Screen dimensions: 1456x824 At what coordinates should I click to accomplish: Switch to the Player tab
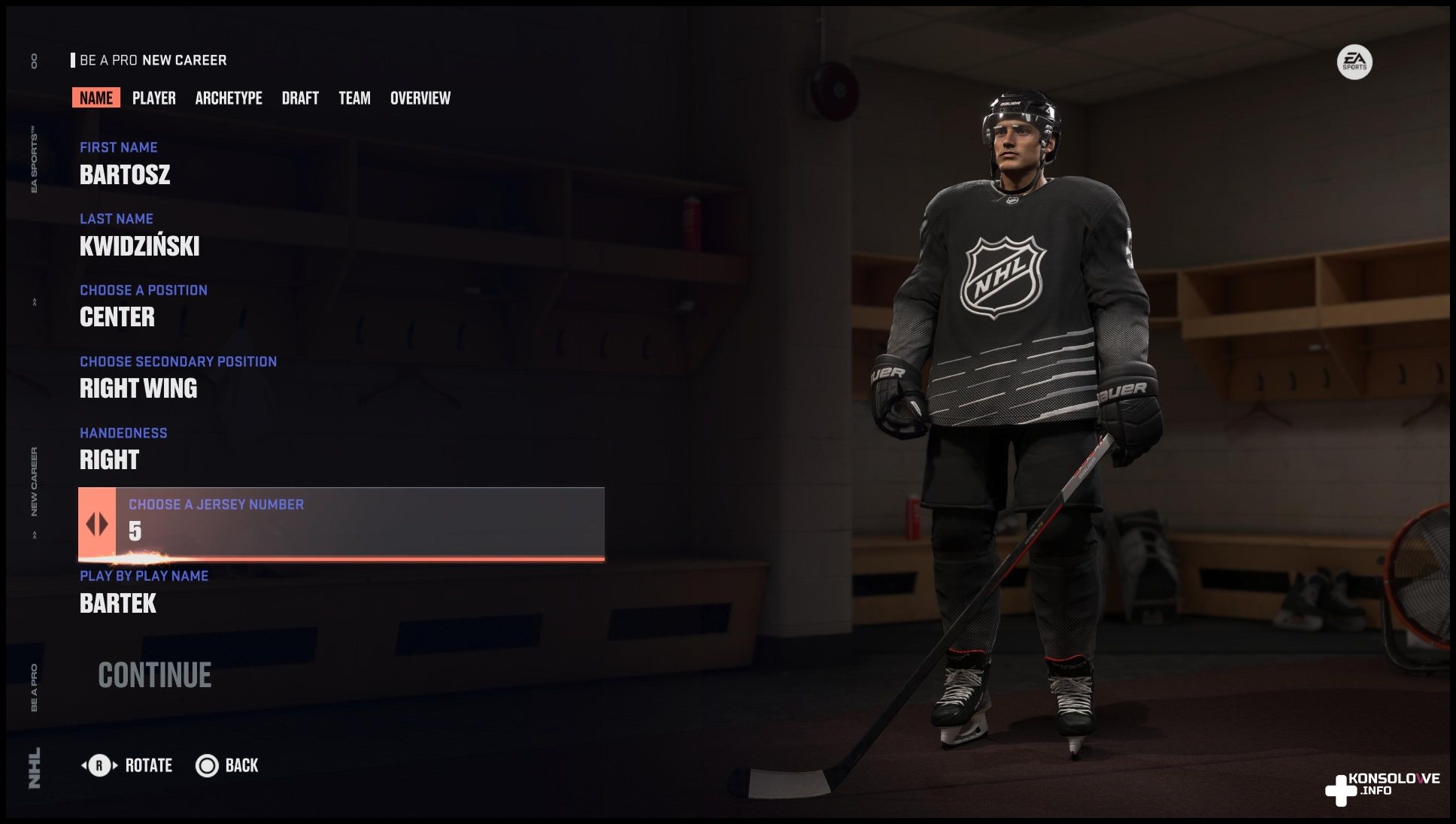pos(153,98)
